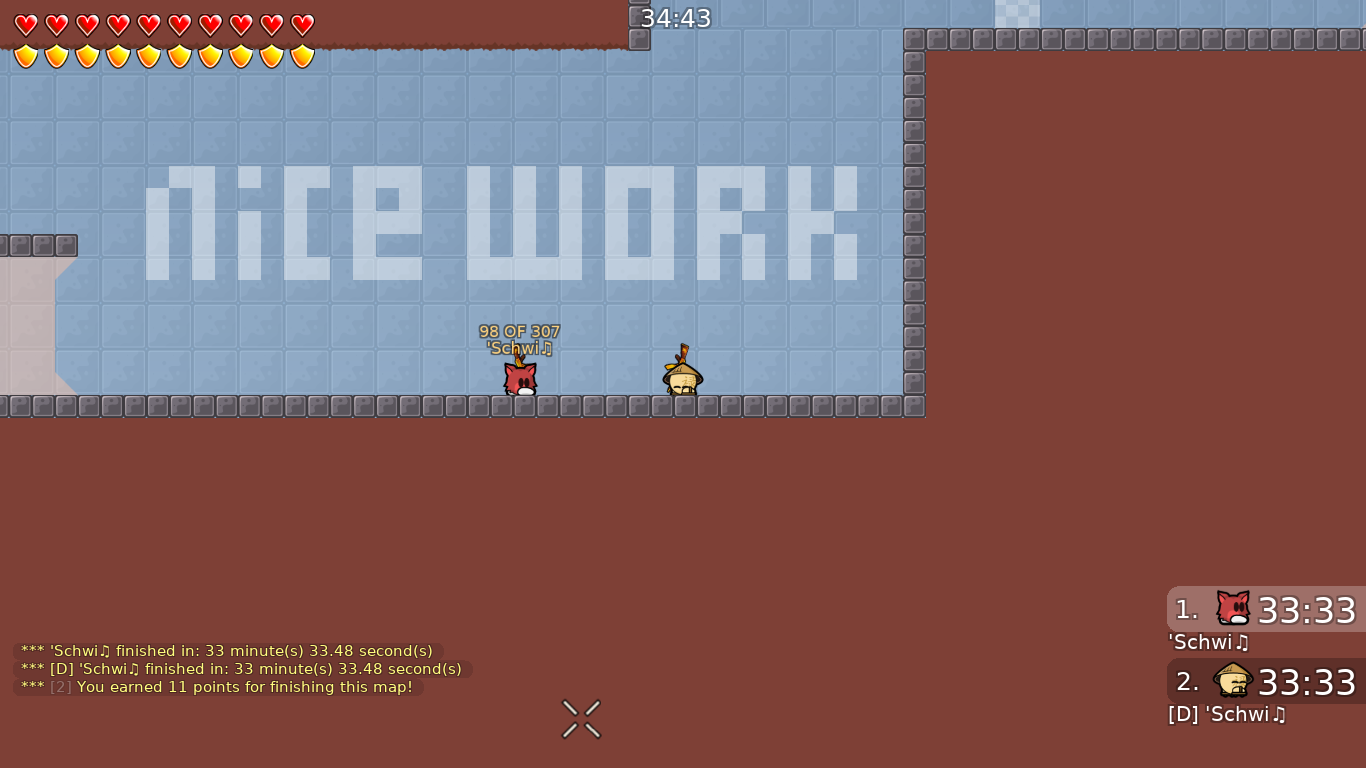Click the first golden armor shield icon

[26, 56]
